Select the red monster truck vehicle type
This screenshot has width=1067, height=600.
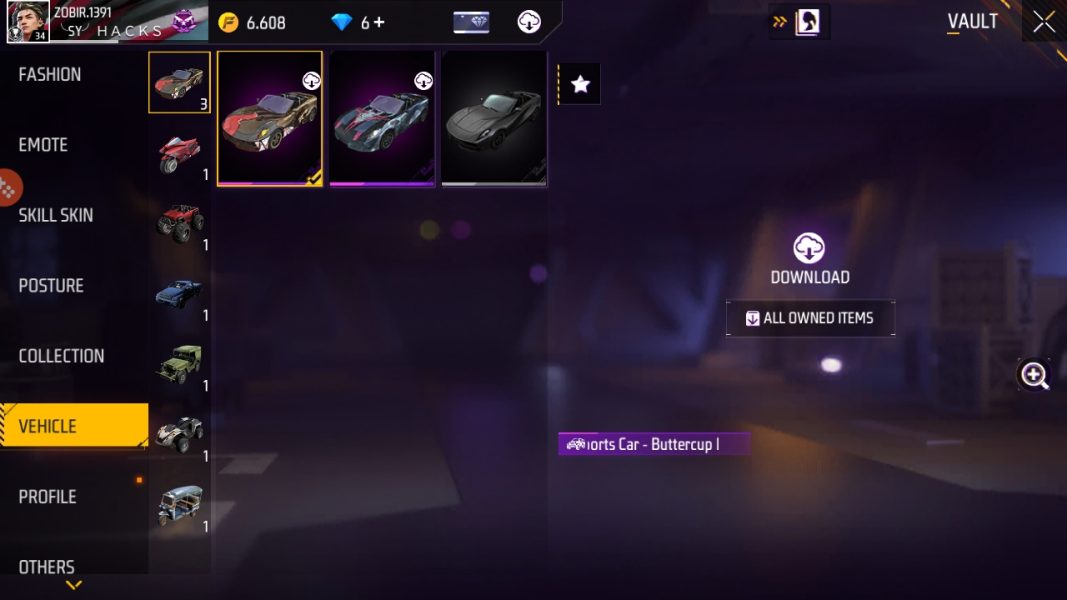(180, 224)
